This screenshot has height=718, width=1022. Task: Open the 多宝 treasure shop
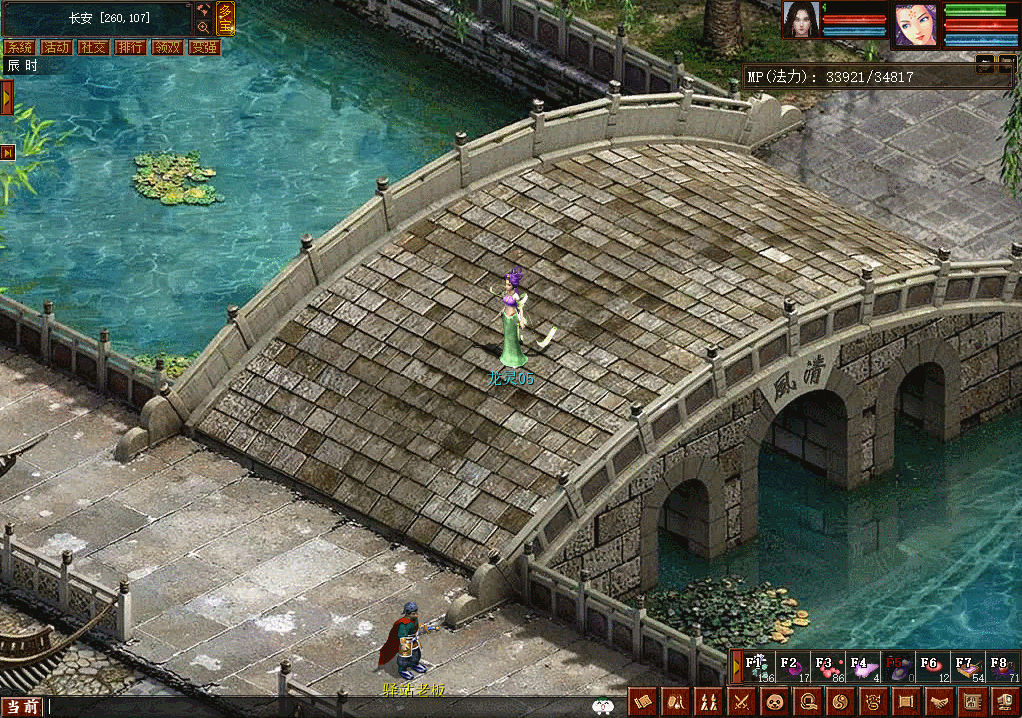[x=226, y=17]
